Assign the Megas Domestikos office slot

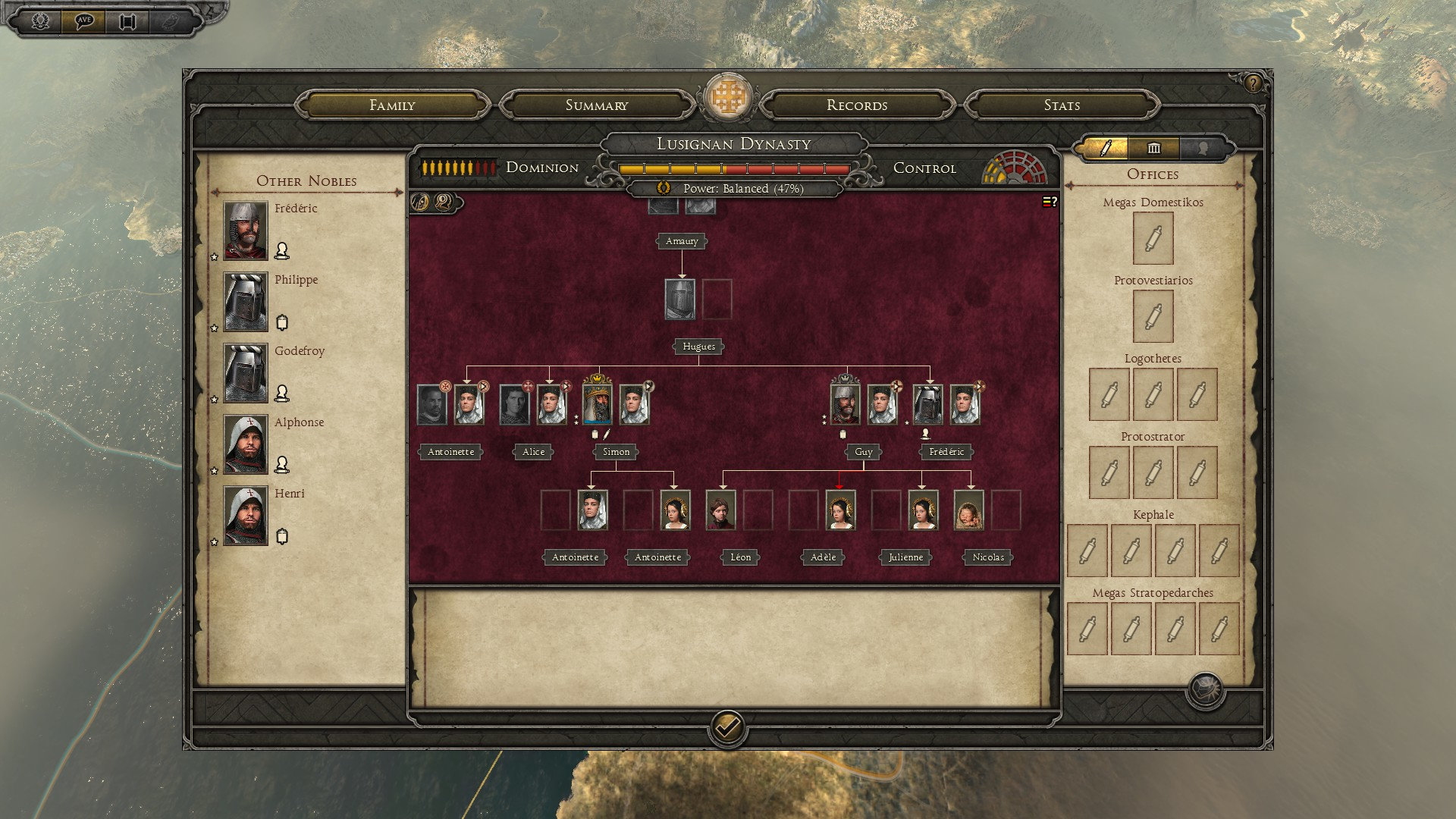(x=1153, y=239)
